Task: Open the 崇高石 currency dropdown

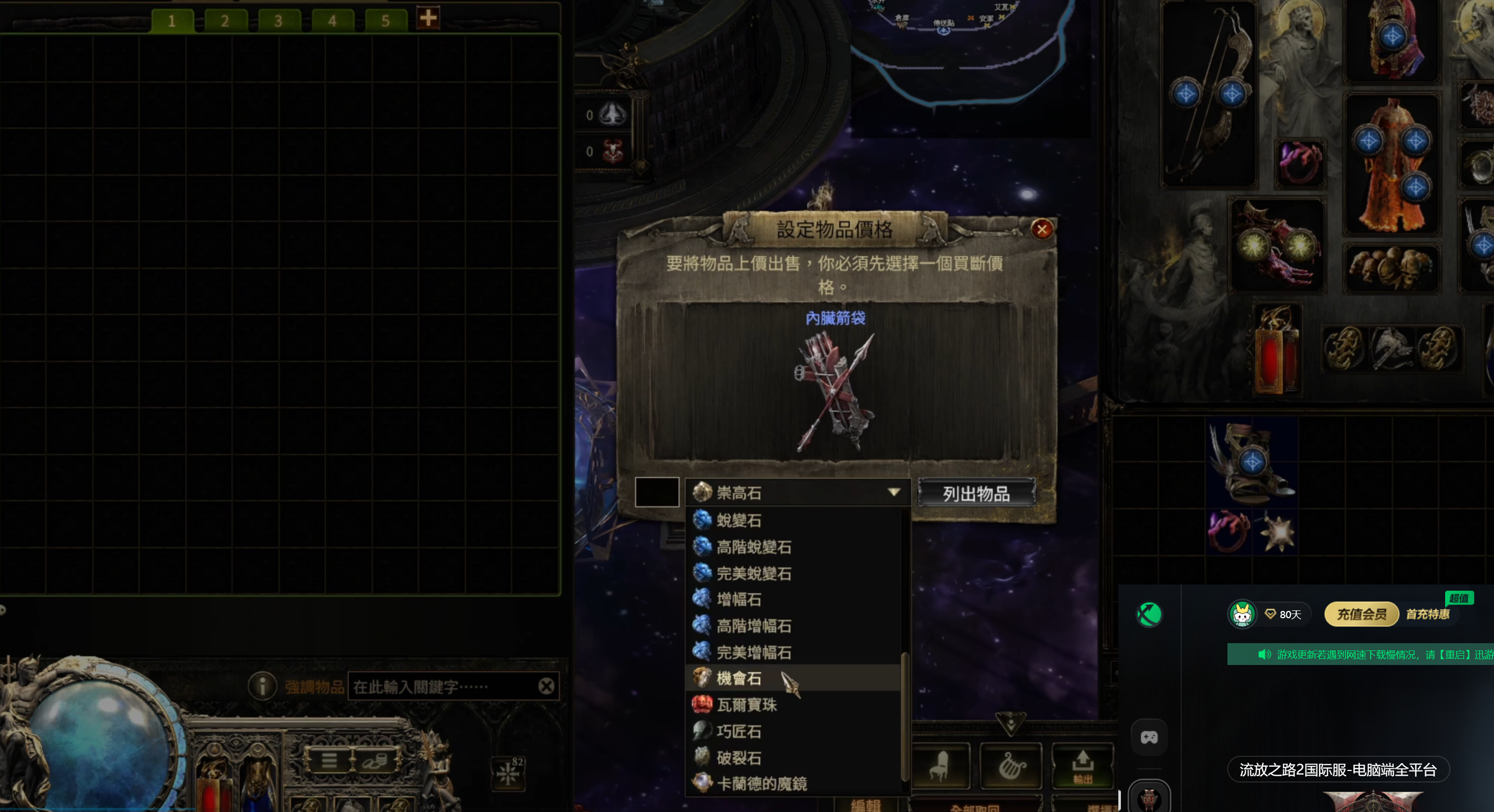Action: pyautogui.click(x=798, y=493)
